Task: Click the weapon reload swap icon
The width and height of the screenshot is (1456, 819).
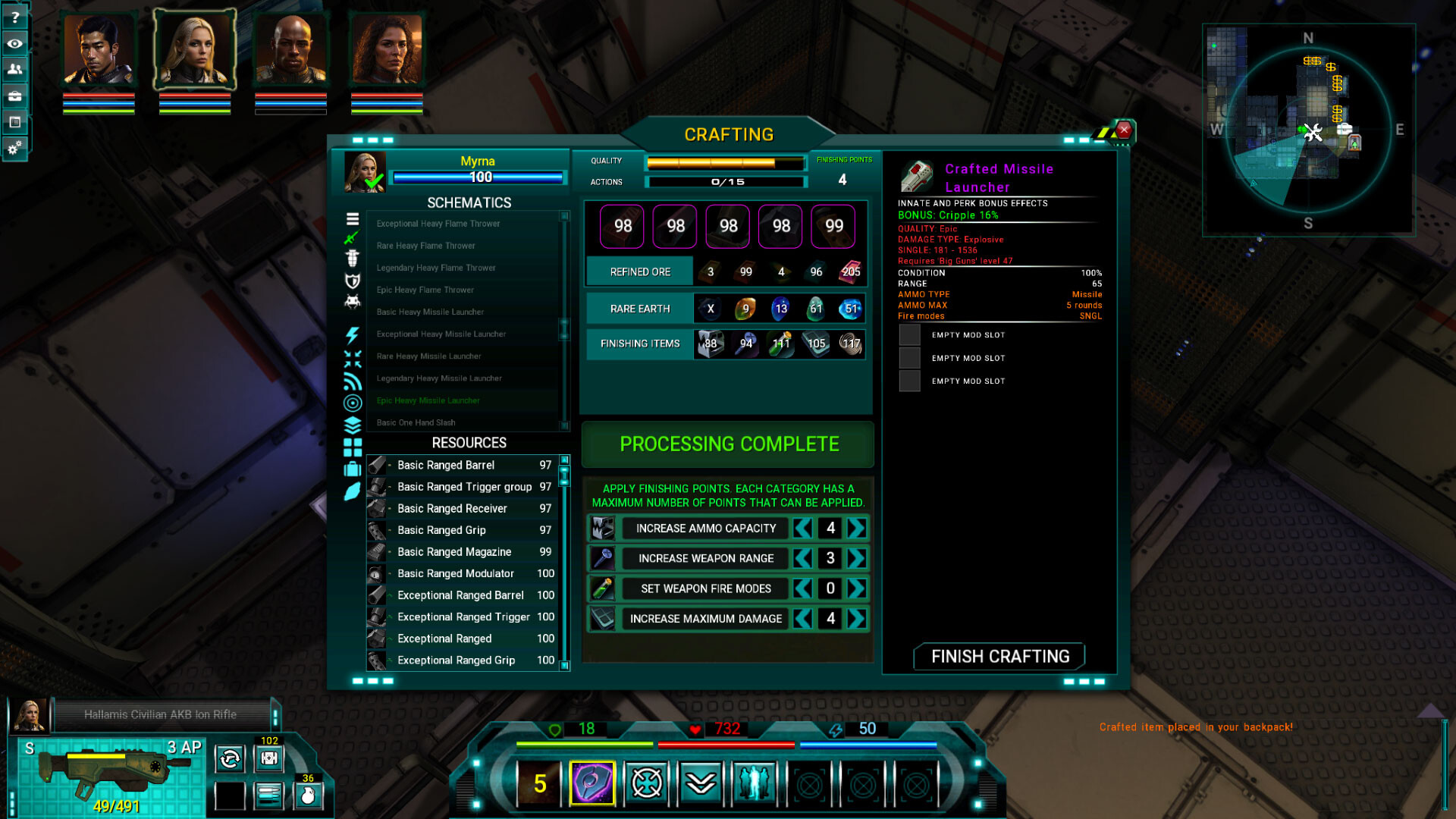Action: [x=230, y=758]
